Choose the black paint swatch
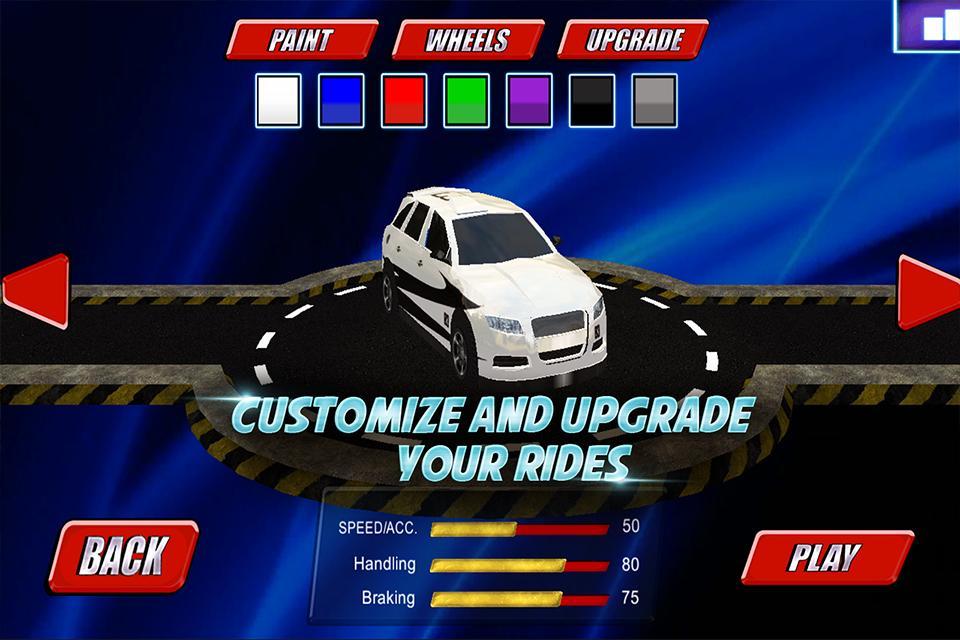Viewport: 960px width, 640px height. click(592, 100)
